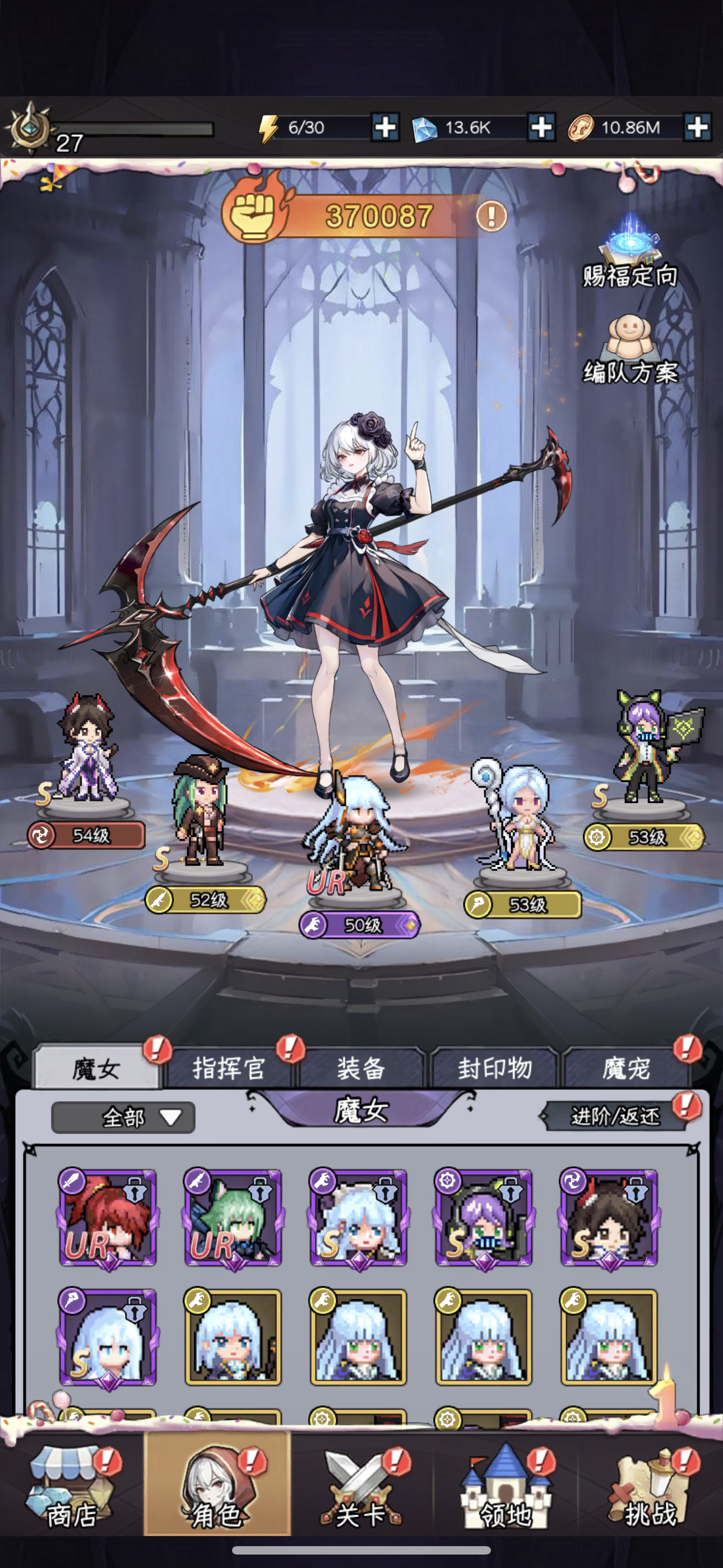Switch to the 装备 equipment tab

(x=361, y=1067)
